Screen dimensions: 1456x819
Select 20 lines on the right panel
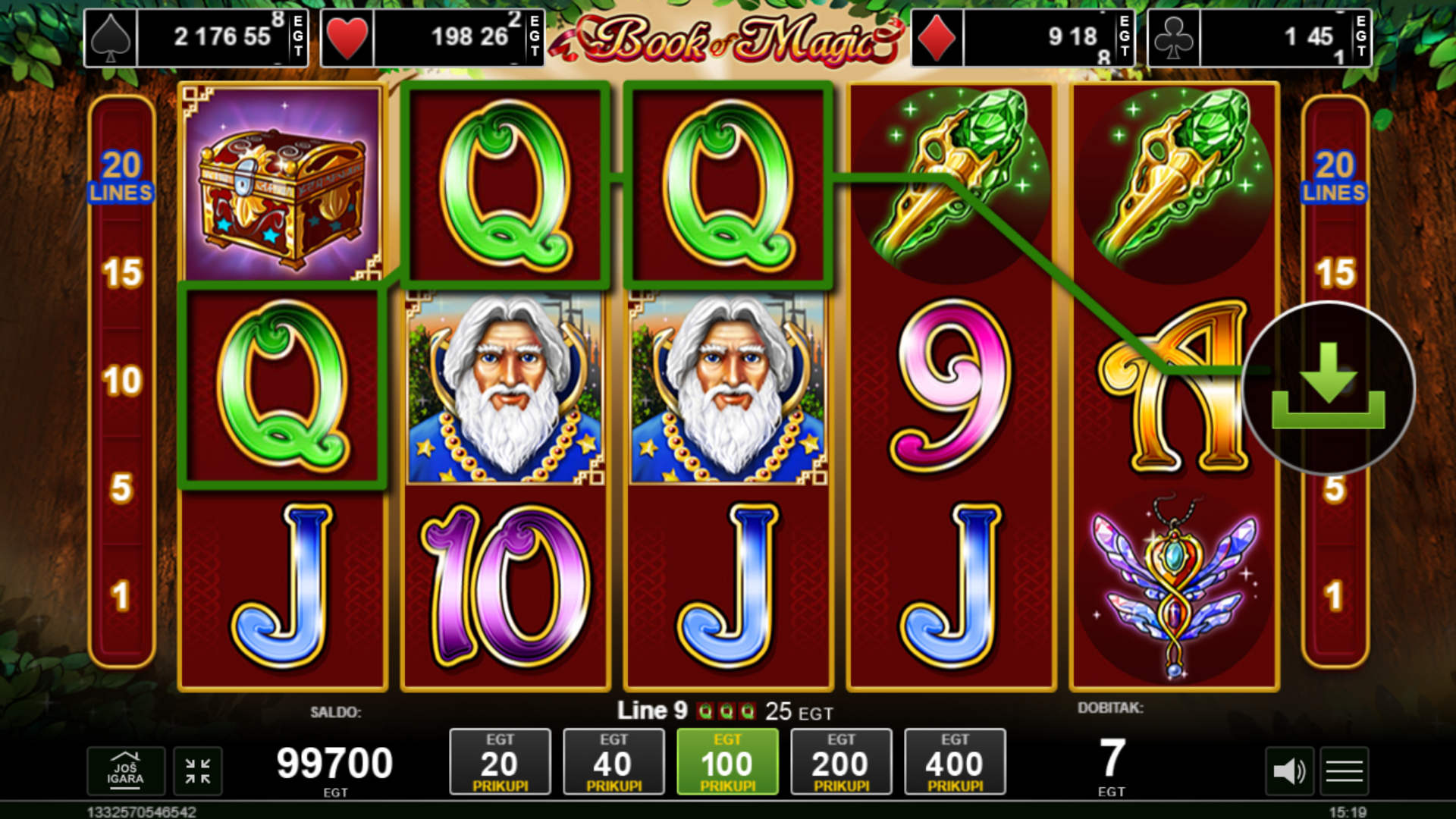tap(1335, 176)
